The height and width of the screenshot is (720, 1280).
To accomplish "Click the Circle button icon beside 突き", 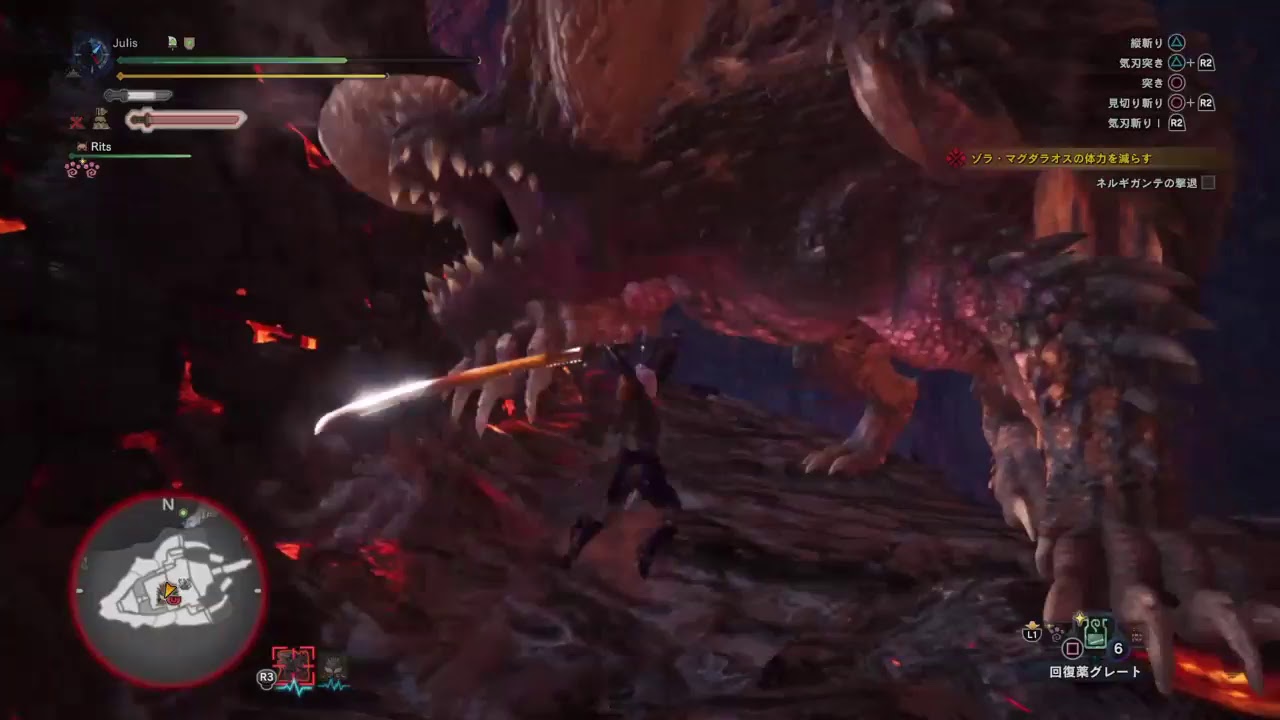I will pos(1176,83).
